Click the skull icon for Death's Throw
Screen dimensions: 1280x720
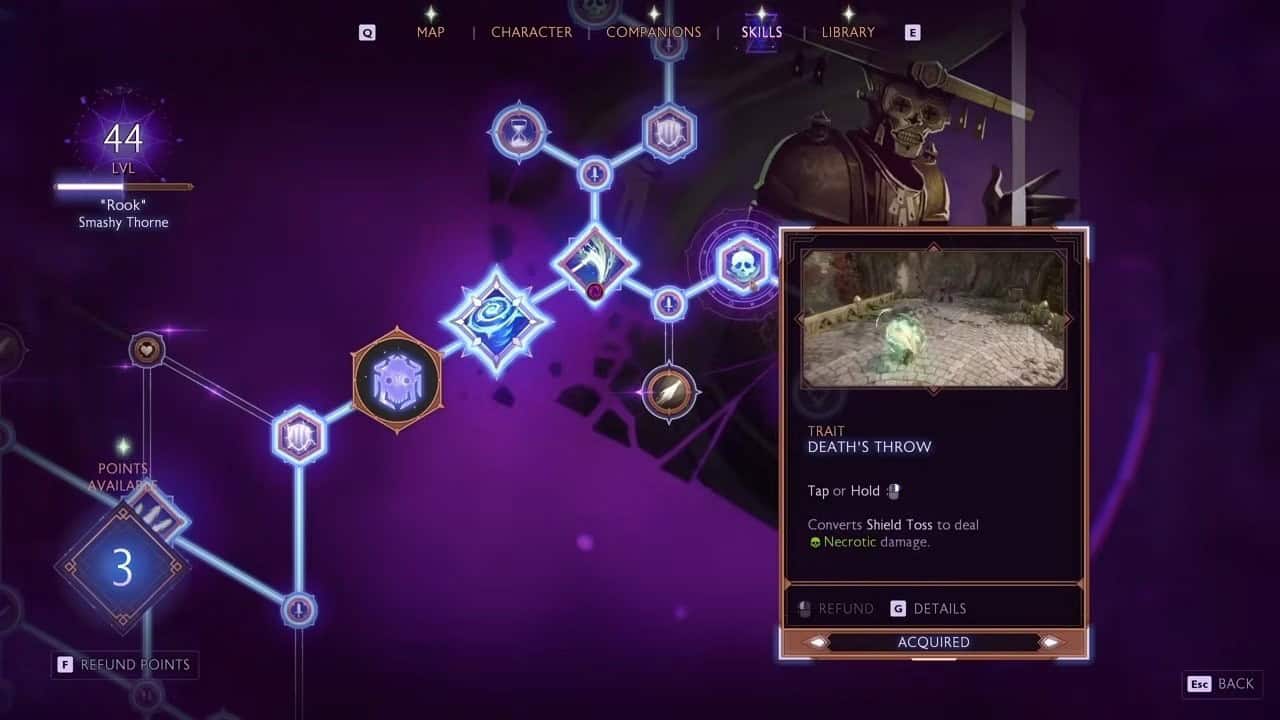[x=741, y=263]
